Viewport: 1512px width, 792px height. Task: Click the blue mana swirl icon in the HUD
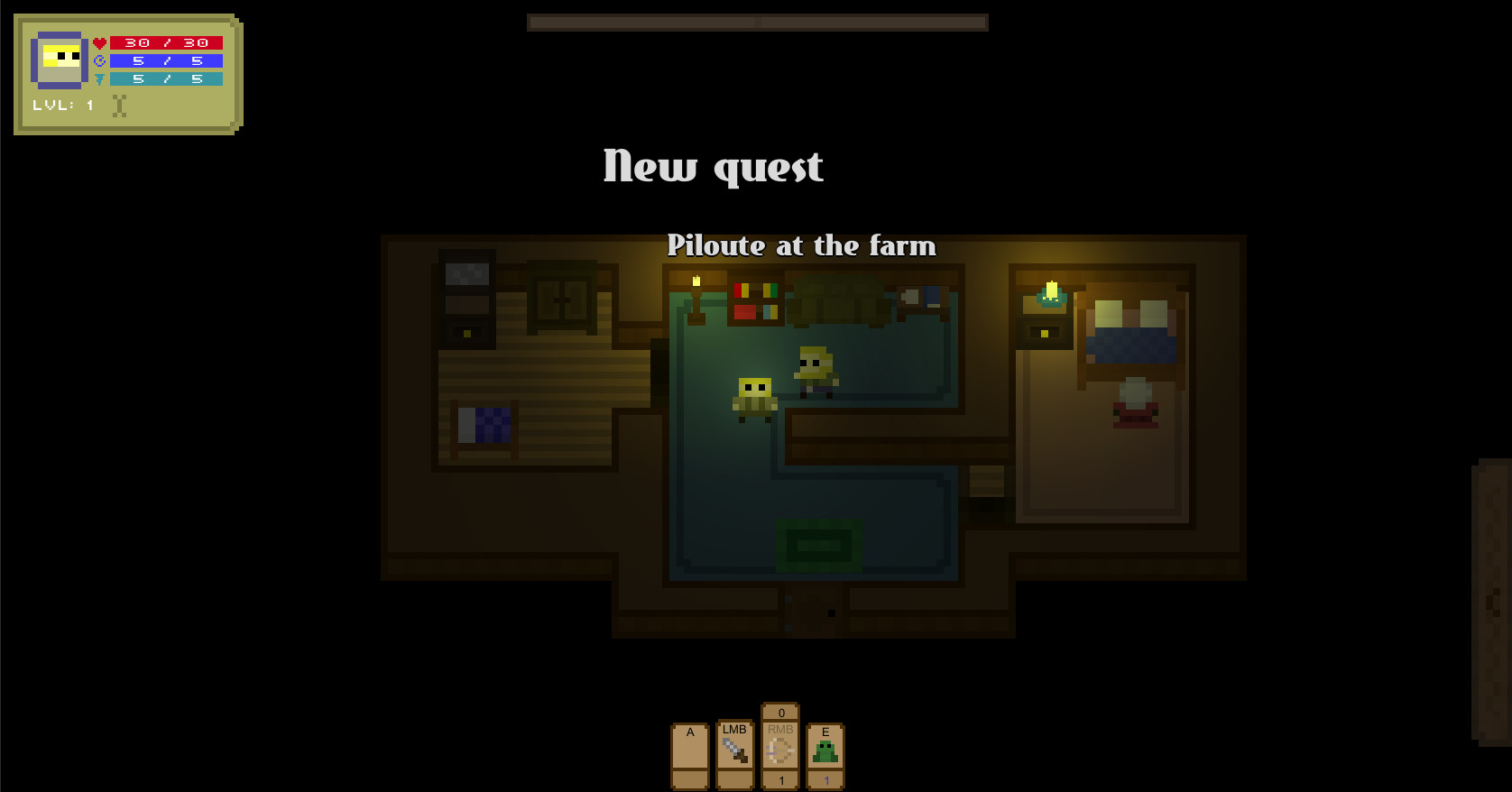pos(99,60)
